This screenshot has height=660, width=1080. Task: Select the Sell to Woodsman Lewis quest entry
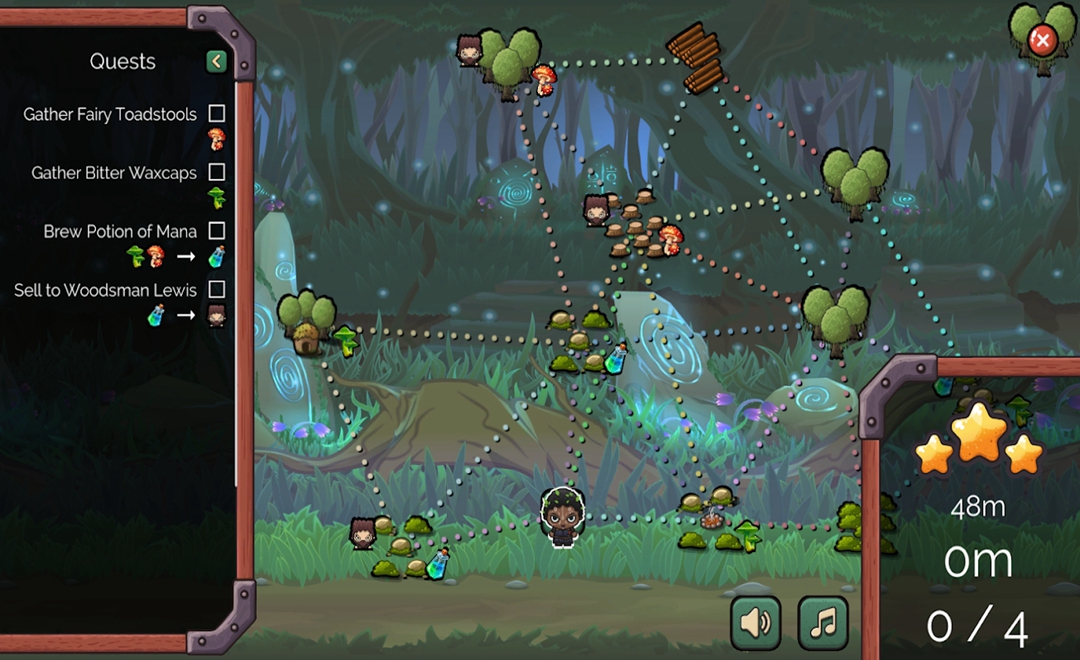[x=105, y=290]
